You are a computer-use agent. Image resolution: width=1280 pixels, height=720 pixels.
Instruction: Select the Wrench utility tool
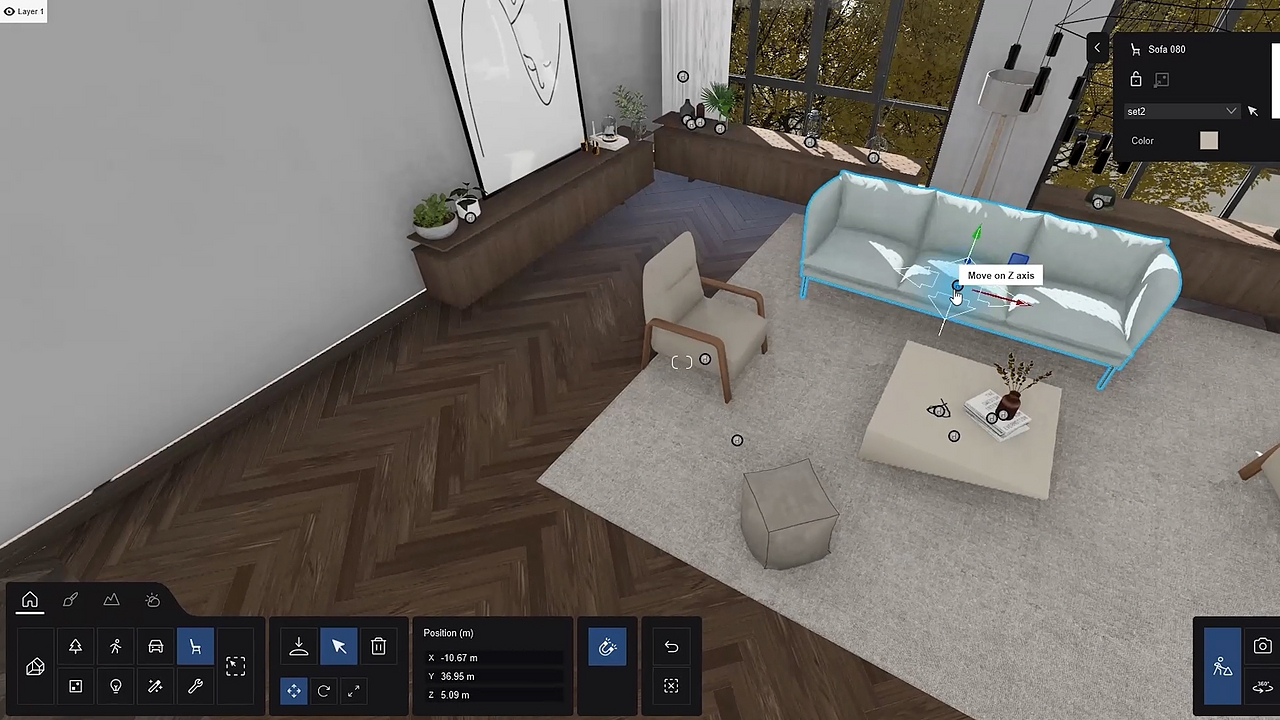(x=195, y=687)
